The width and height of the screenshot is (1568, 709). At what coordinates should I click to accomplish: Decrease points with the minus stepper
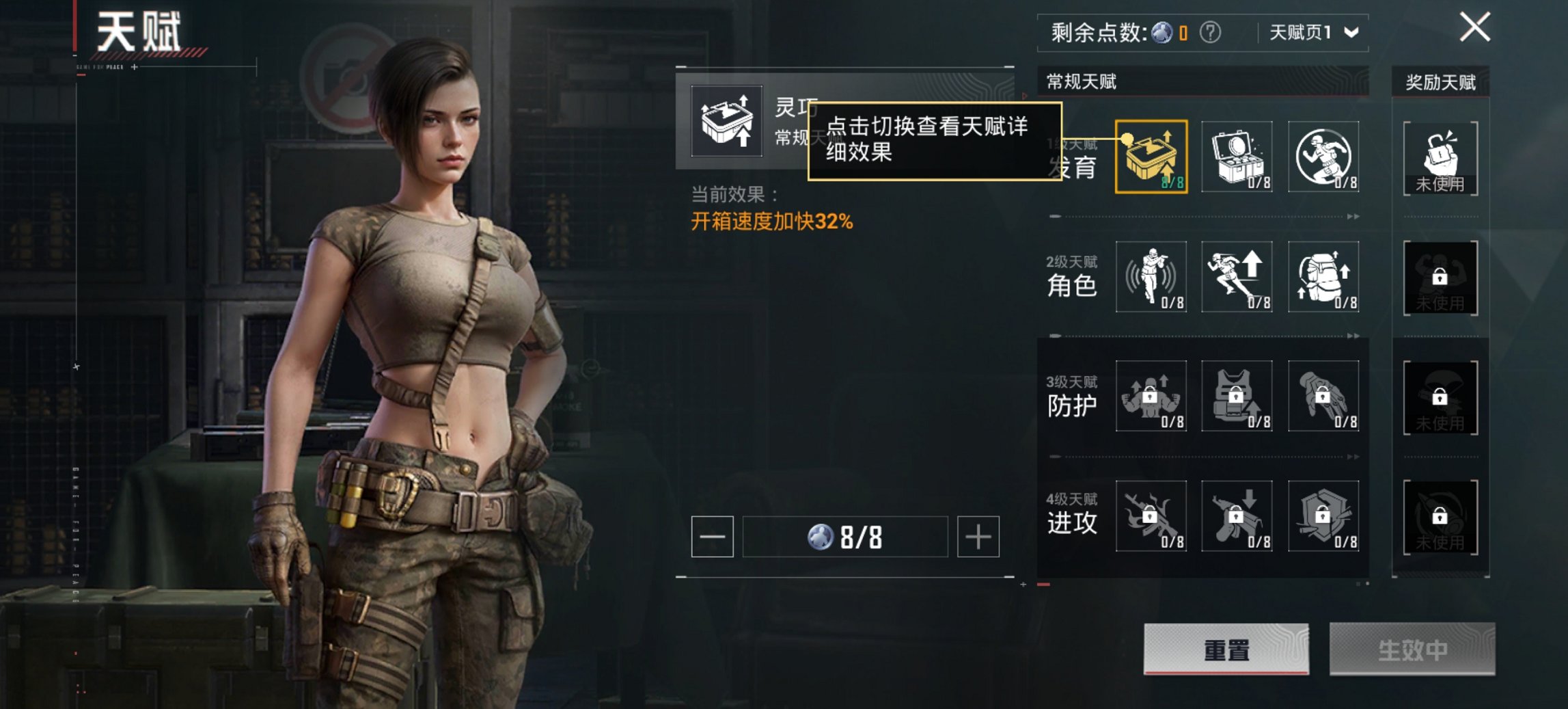click(x=713, y=537)
